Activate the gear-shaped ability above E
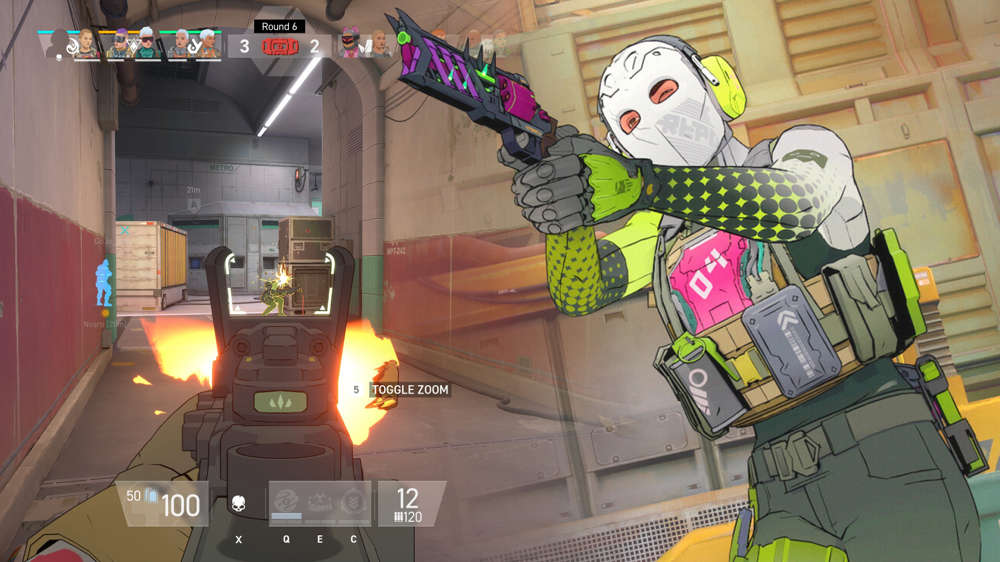Viewport: 1000px width, 562px height. tap(320, 501)
